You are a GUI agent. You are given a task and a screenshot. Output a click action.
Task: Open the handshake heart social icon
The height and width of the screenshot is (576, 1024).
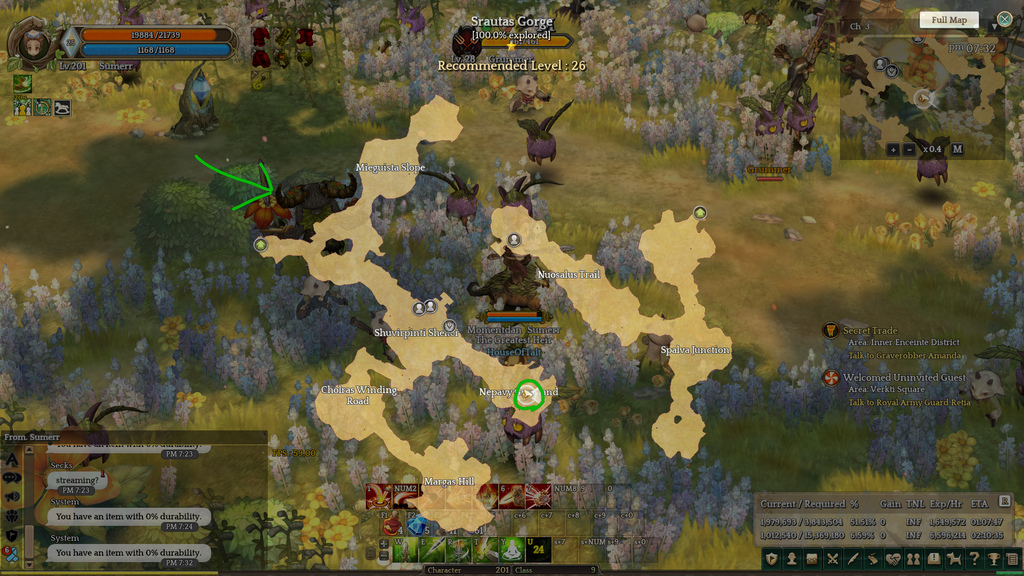coord(893,558)
